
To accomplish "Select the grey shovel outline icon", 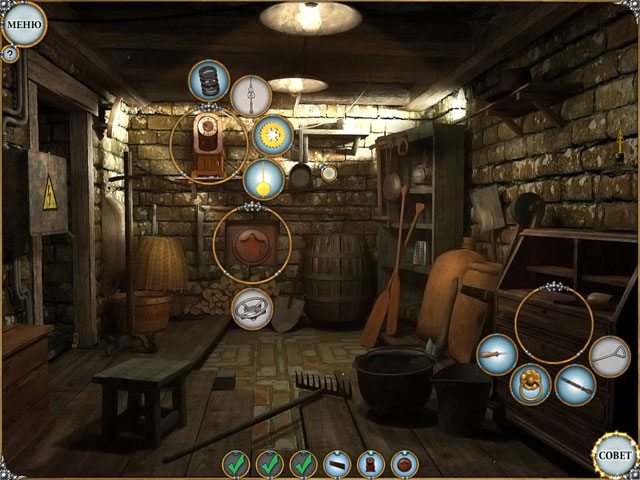I will [609, 356].
